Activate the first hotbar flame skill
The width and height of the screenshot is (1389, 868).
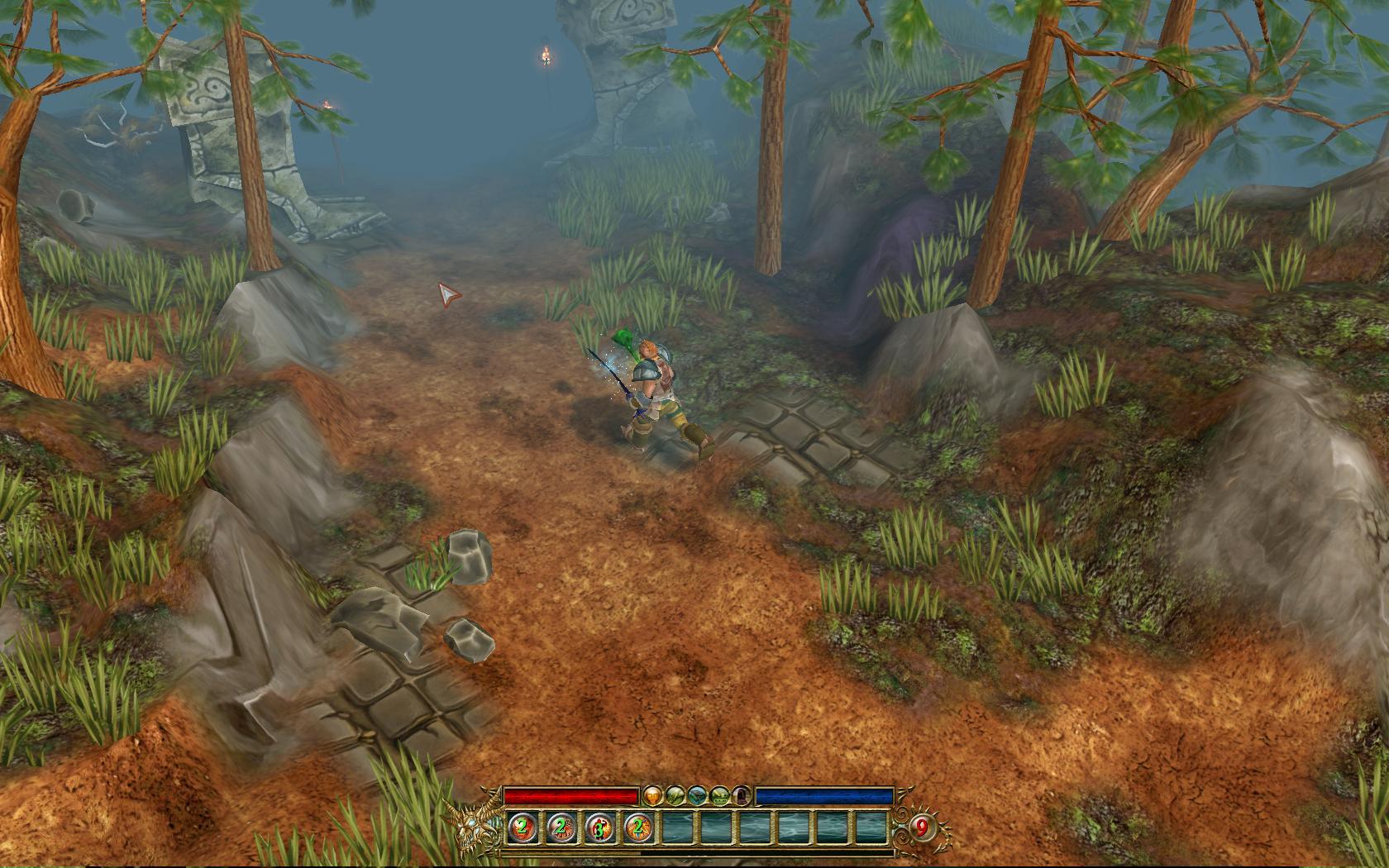pos(521,827)
